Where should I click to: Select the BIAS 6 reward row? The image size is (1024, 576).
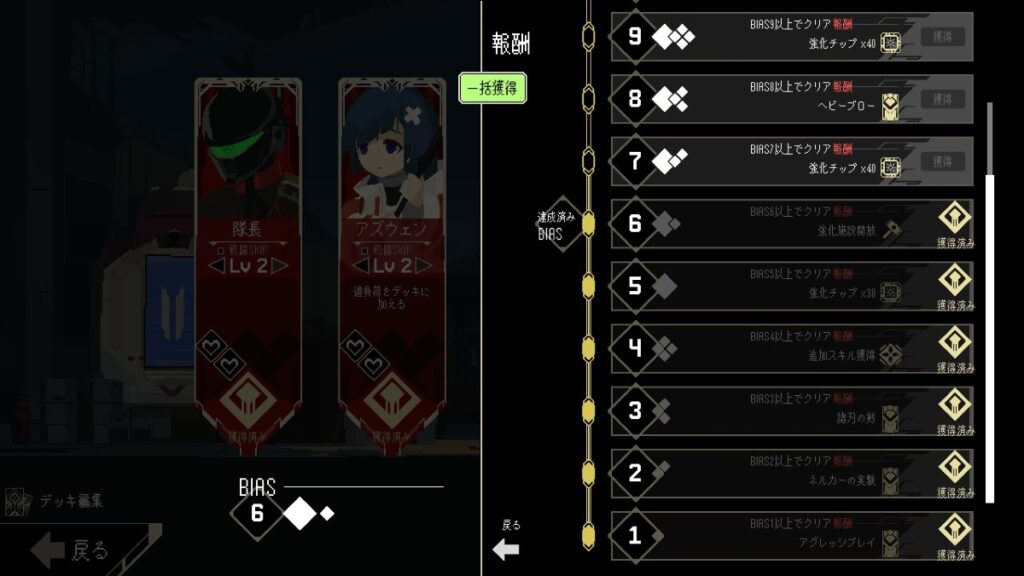click(792, 224)
